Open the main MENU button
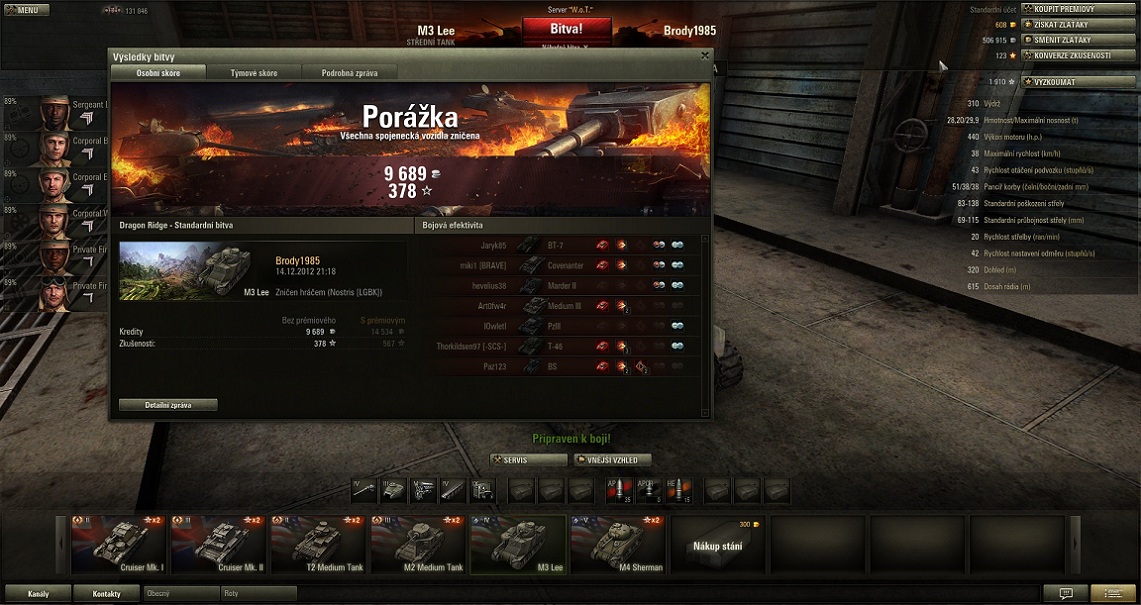1141x605 pixels. [x=26, y=10]
